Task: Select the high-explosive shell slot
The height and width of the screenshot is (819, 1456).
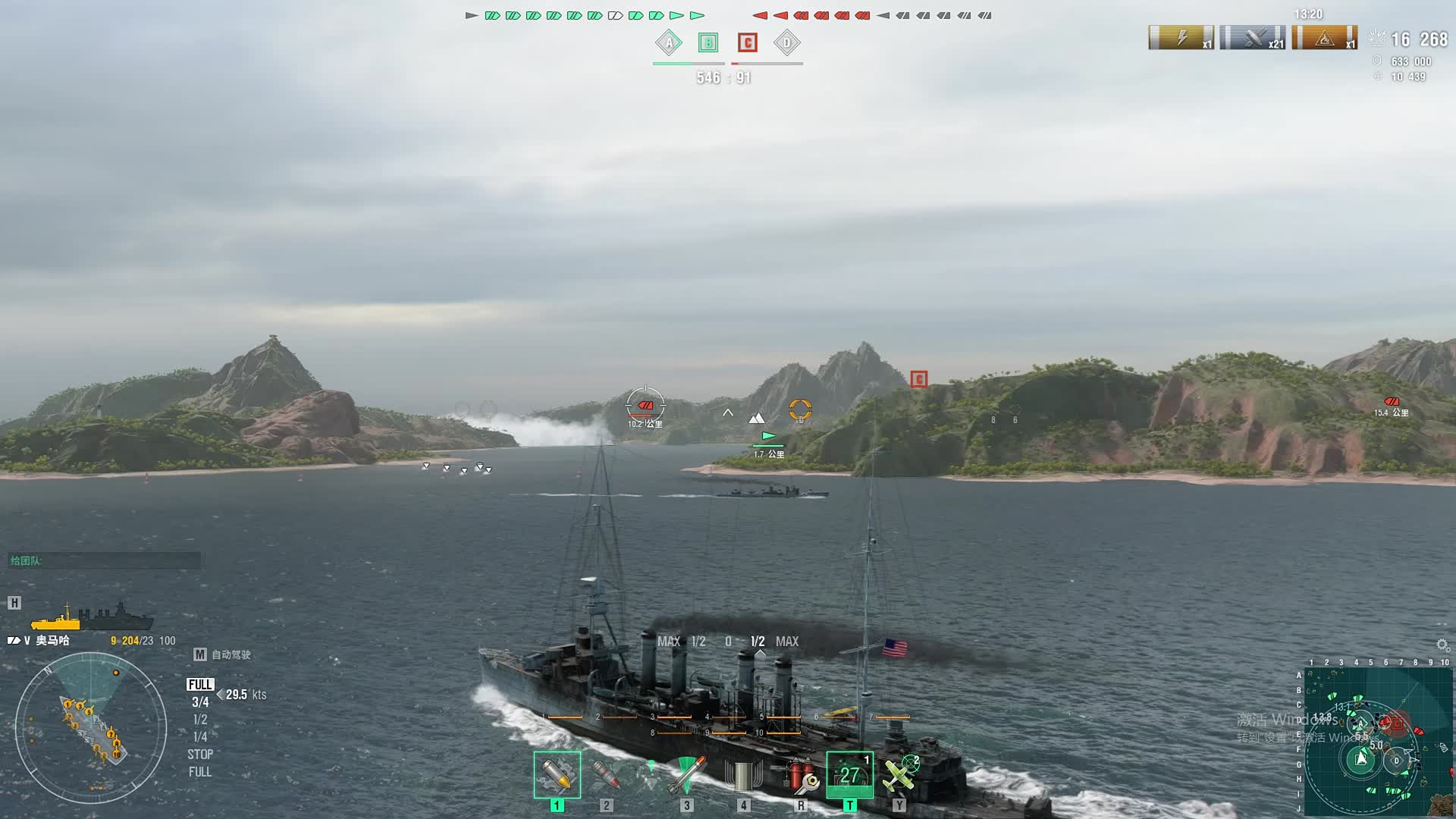Action: [557, 775]
